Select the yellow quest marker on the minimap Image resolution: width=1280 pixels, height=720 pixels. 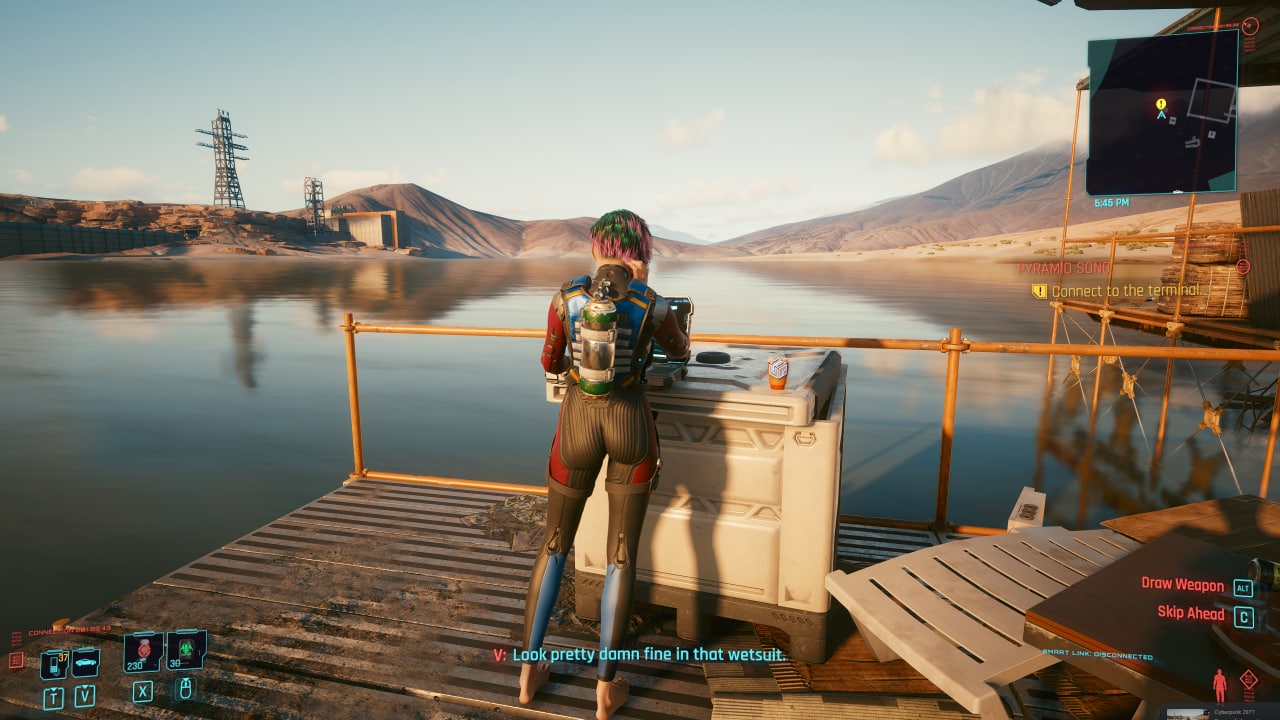[1161, 103]
